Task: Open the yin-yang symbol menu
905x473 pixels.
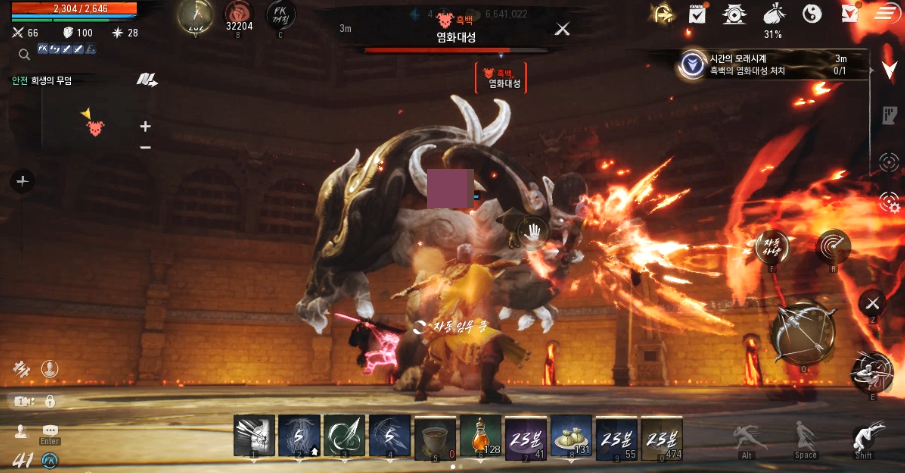Action: (x=812, y=14)
